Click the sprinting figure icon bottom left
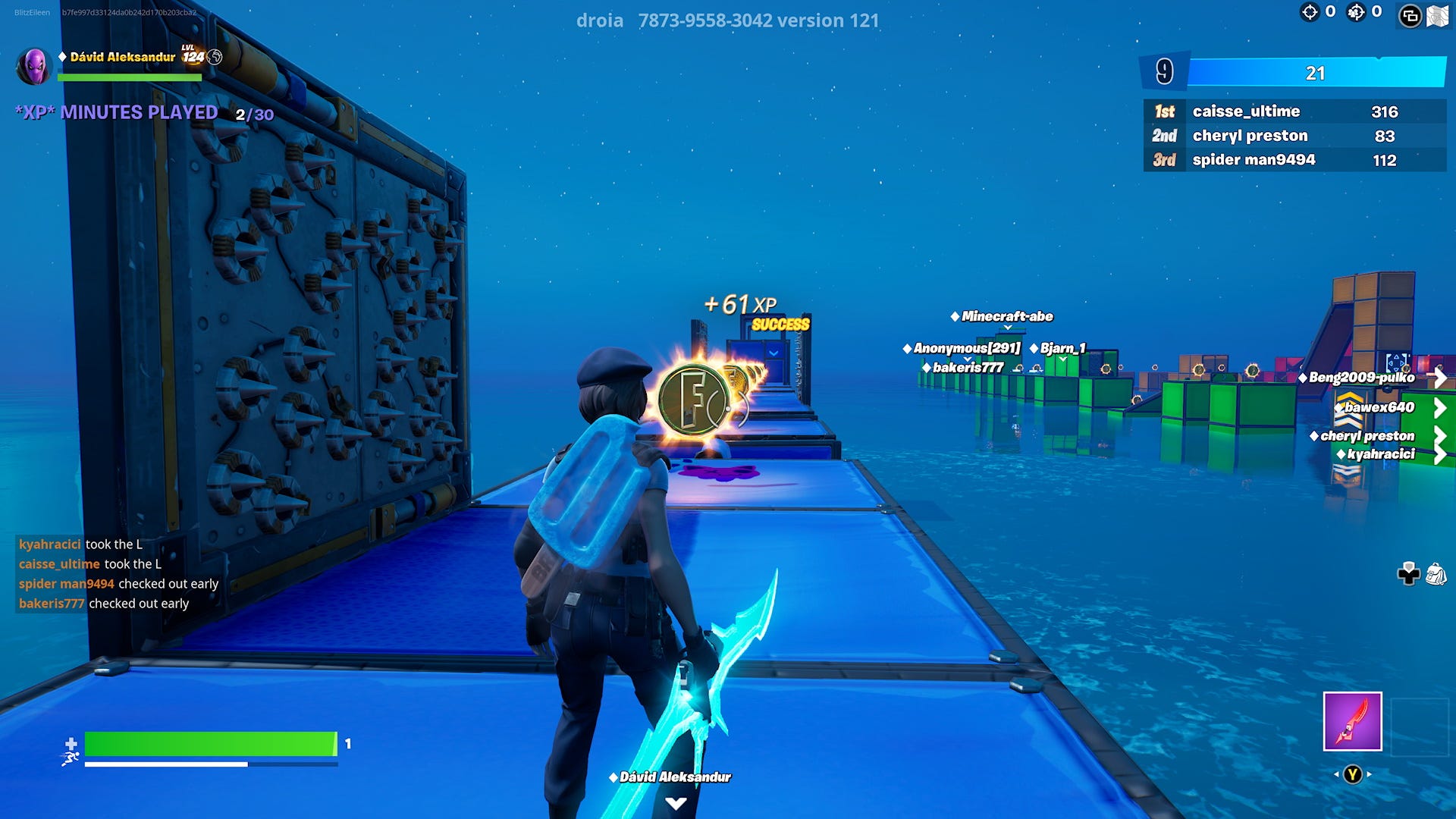Image resolution: width=1456 pixels, height=819 pixels. coord(70,758)
